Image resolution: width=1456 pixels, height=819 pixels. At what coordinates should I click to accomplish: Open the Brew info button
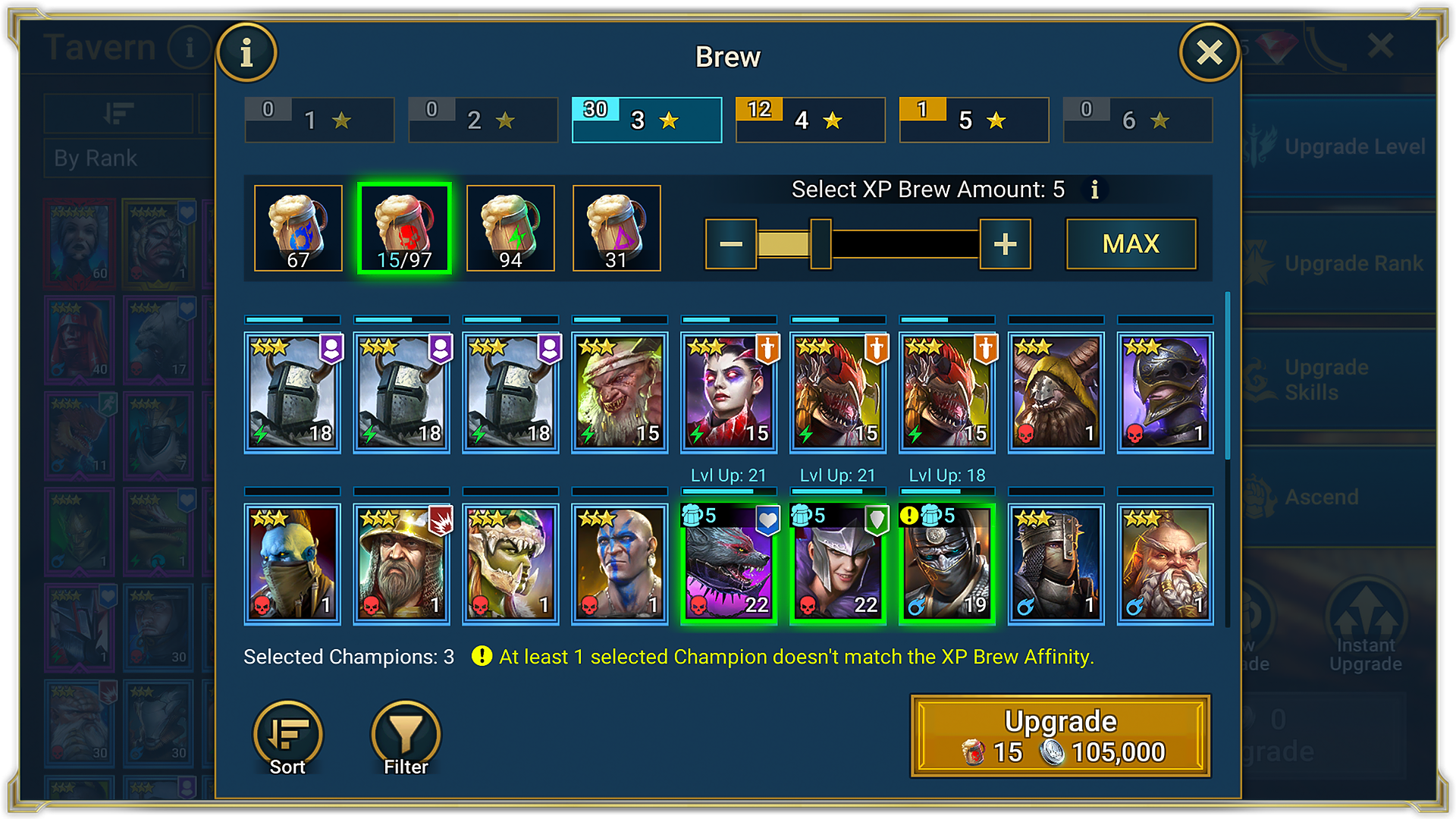pos(246,53)
